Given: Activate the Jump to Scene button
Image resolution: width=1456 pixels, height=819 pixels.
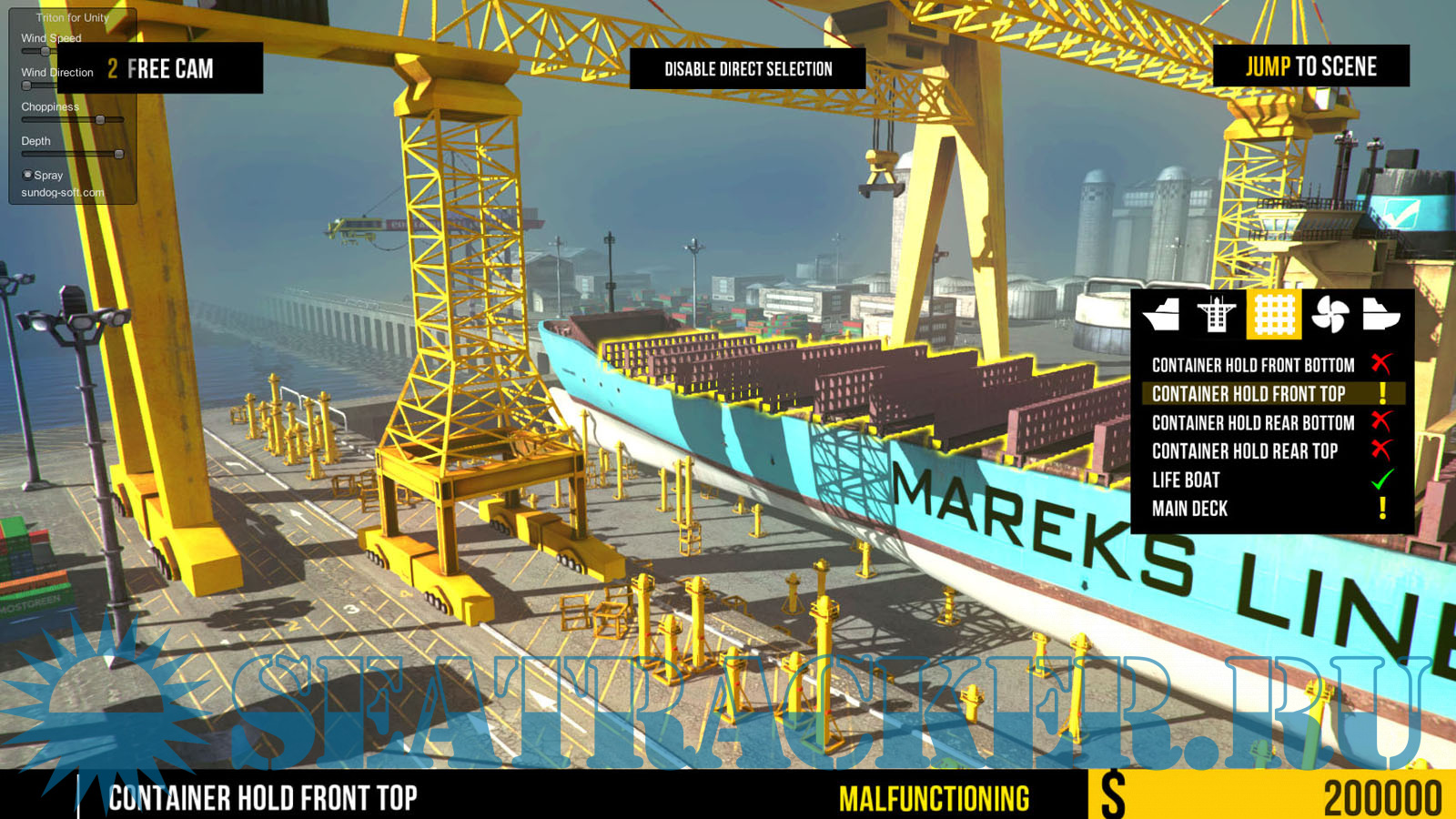Looking at the screenshot, I should tap(1310, 66).
